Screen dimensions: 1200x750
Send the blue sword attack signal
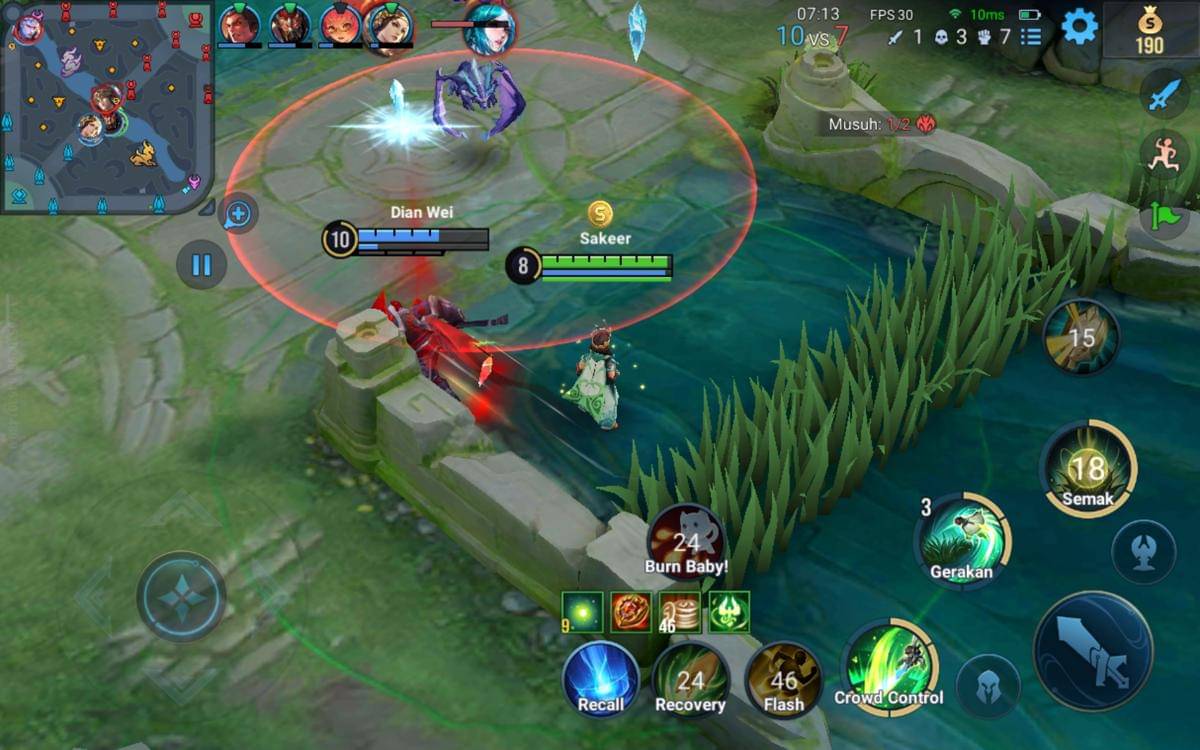point(1163,94)
